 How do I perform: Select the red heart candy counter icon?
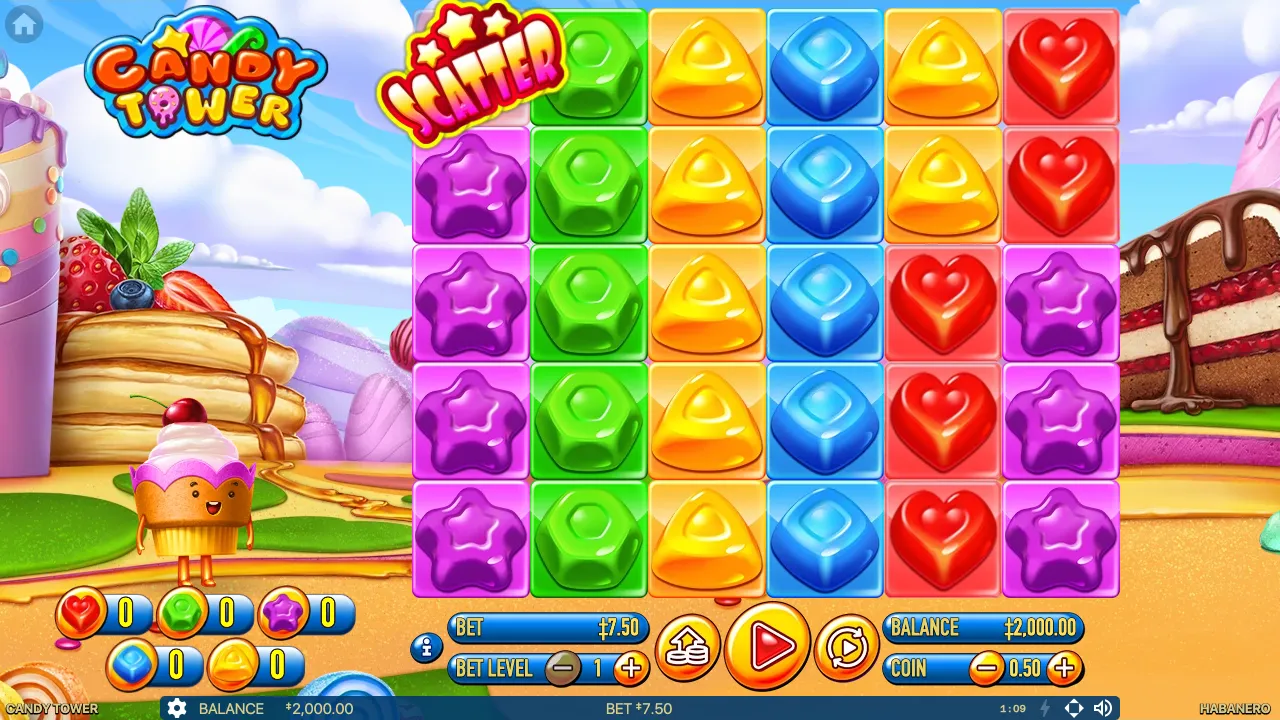(x=79, y=614)
